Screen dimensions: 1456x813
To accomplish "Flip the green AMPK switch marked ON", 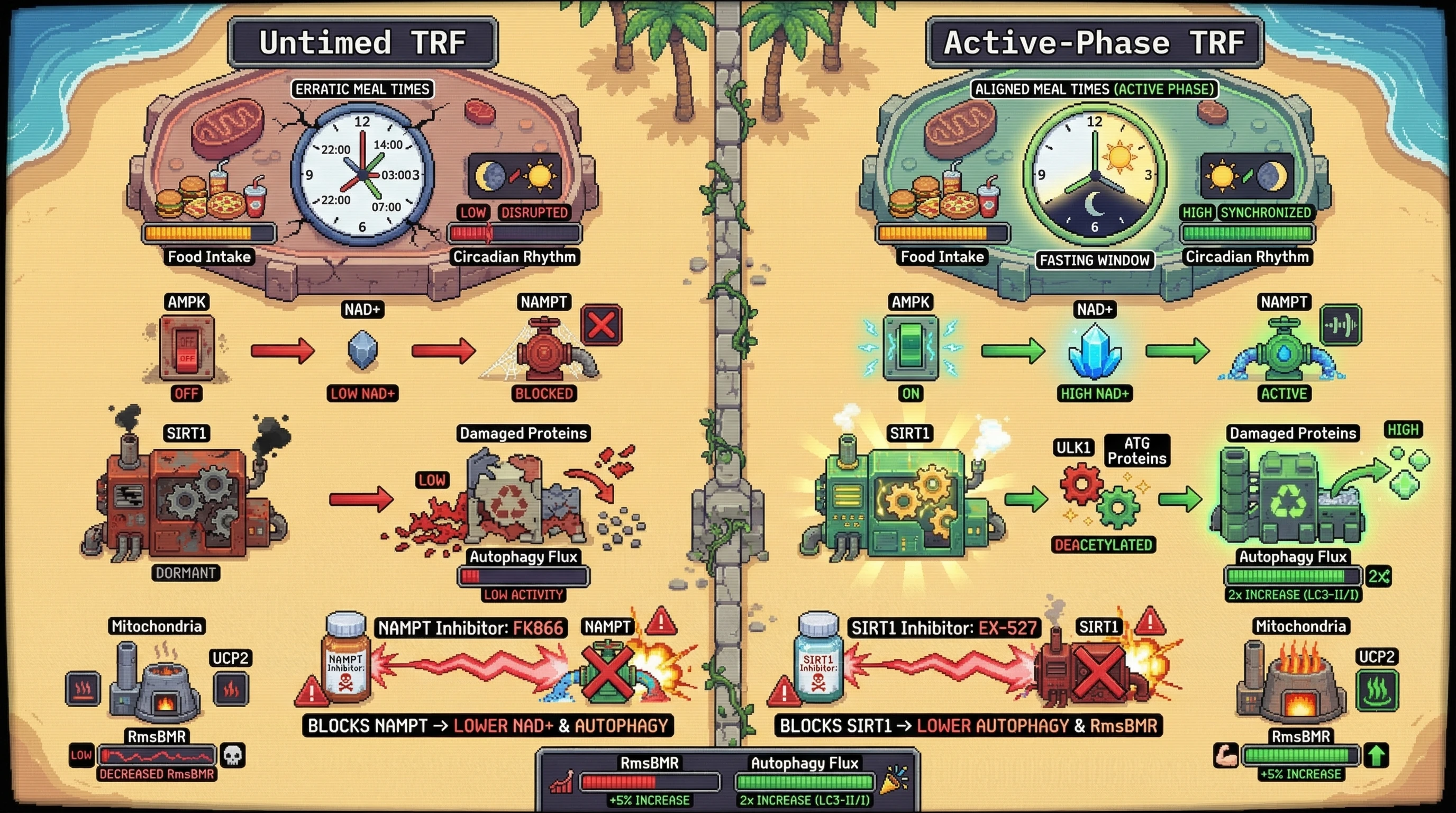I will [910, 347].
